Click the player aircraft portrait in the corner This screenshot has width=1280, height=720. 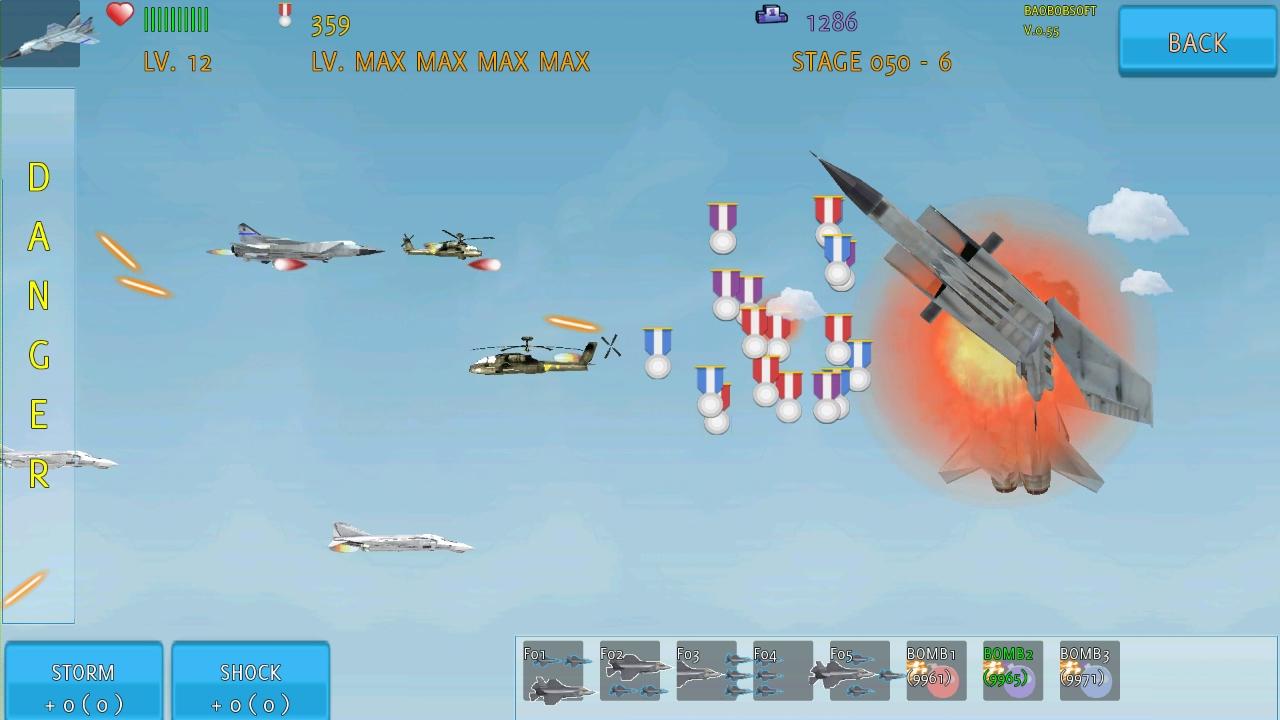pyautogui.click(x=40, y=35)
